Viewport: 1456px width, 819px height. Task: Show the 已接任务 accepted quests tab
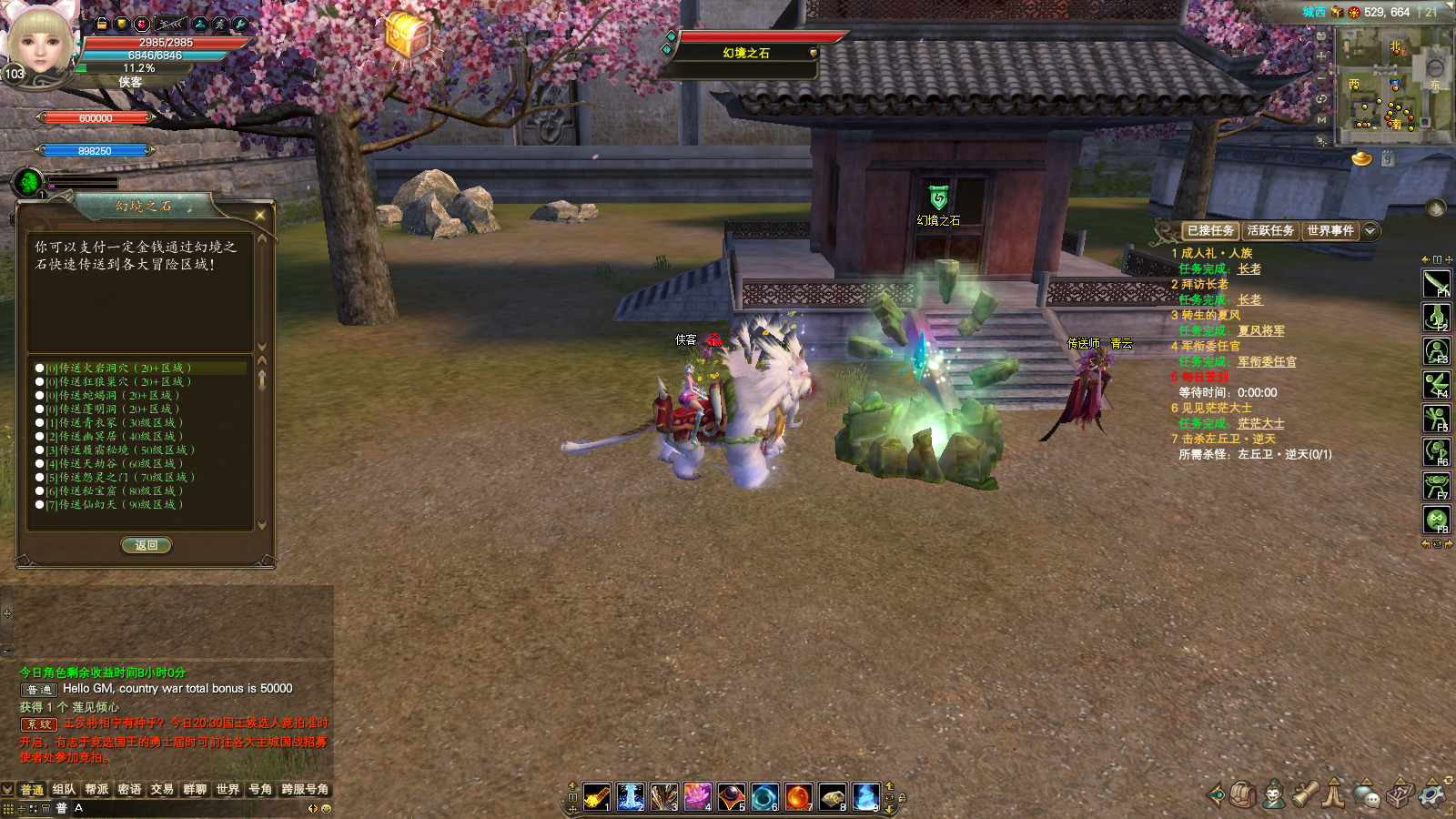(x=1210, y=231)
